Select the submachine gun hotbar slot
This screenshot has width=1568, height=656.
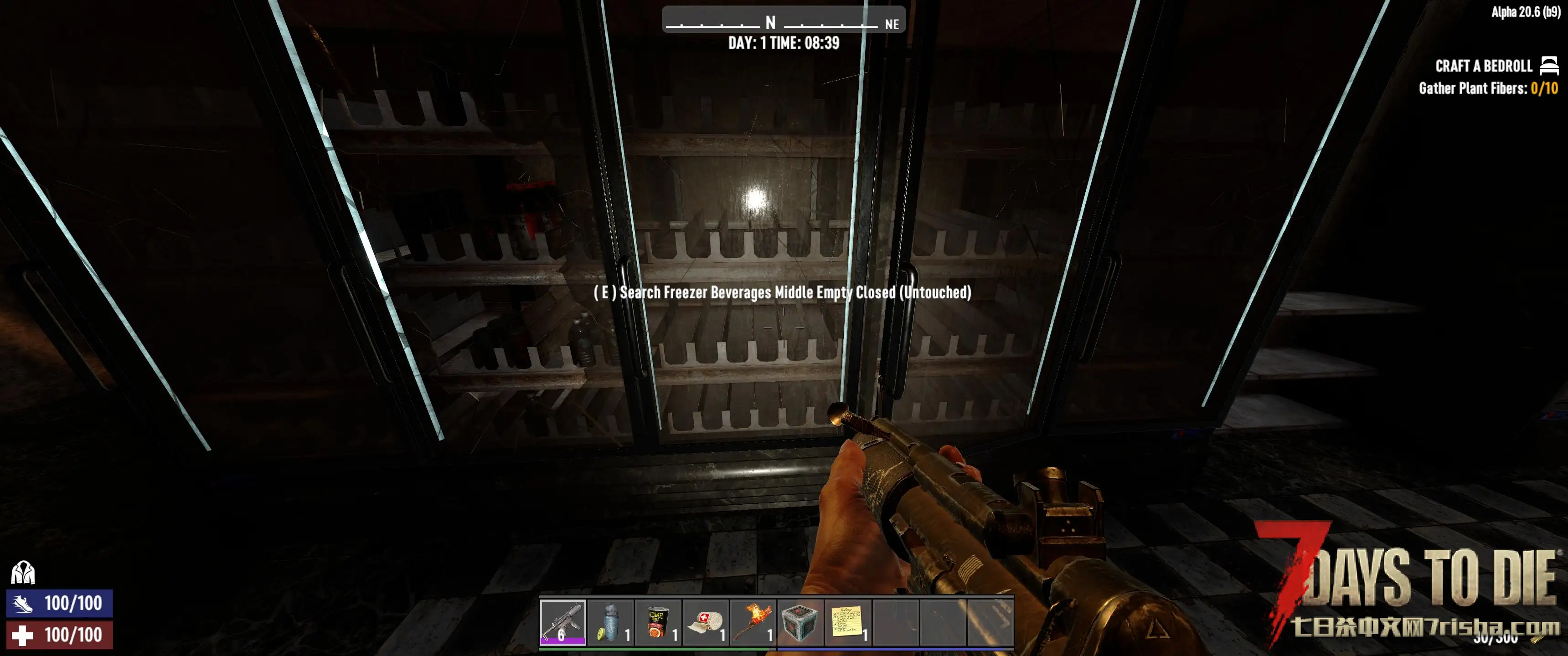562,622
